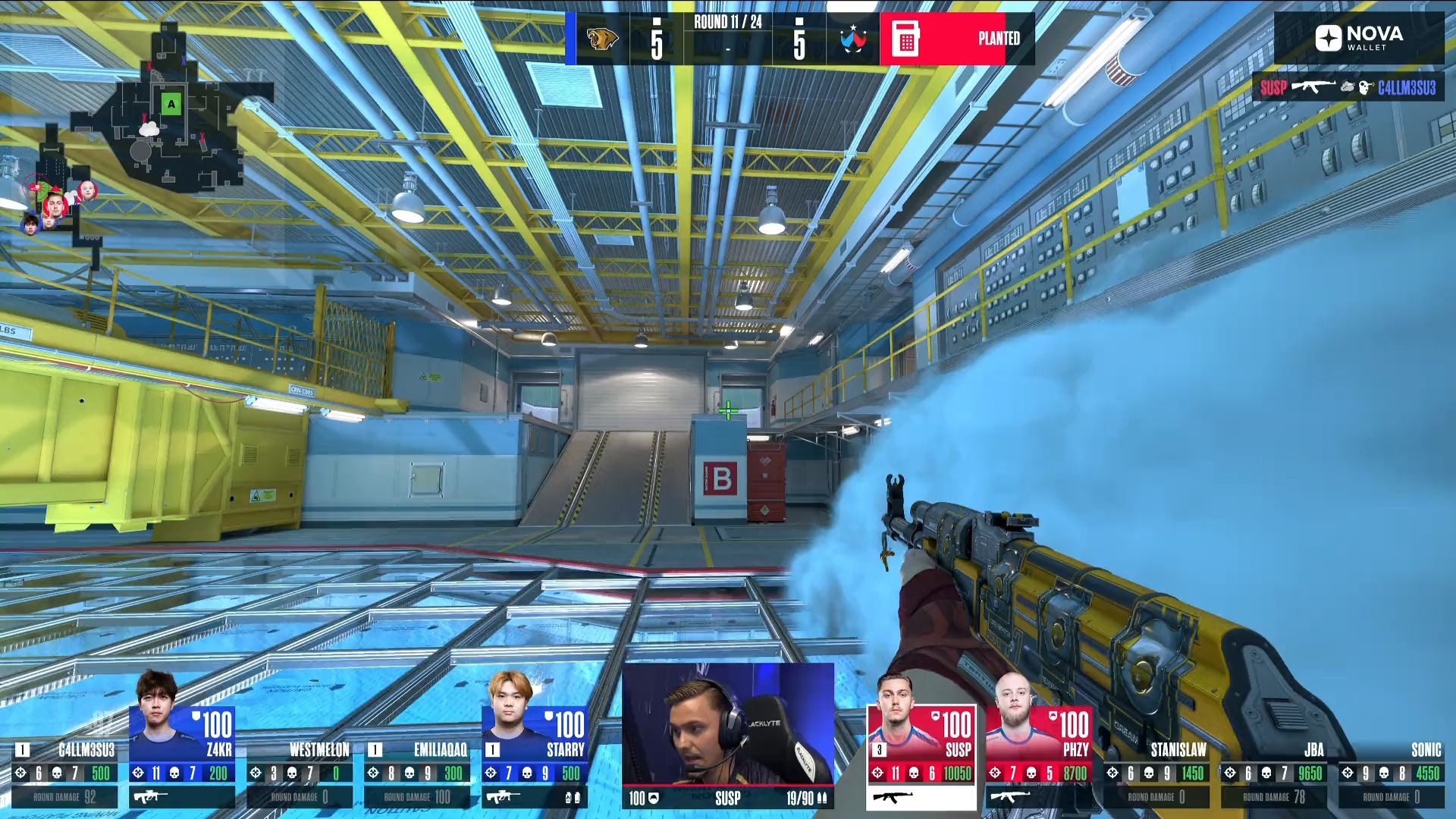Click the star-crest team logo in scoreboard
Image resolution: width=1456 pixels, height=819 pixels.
[853, 39]
